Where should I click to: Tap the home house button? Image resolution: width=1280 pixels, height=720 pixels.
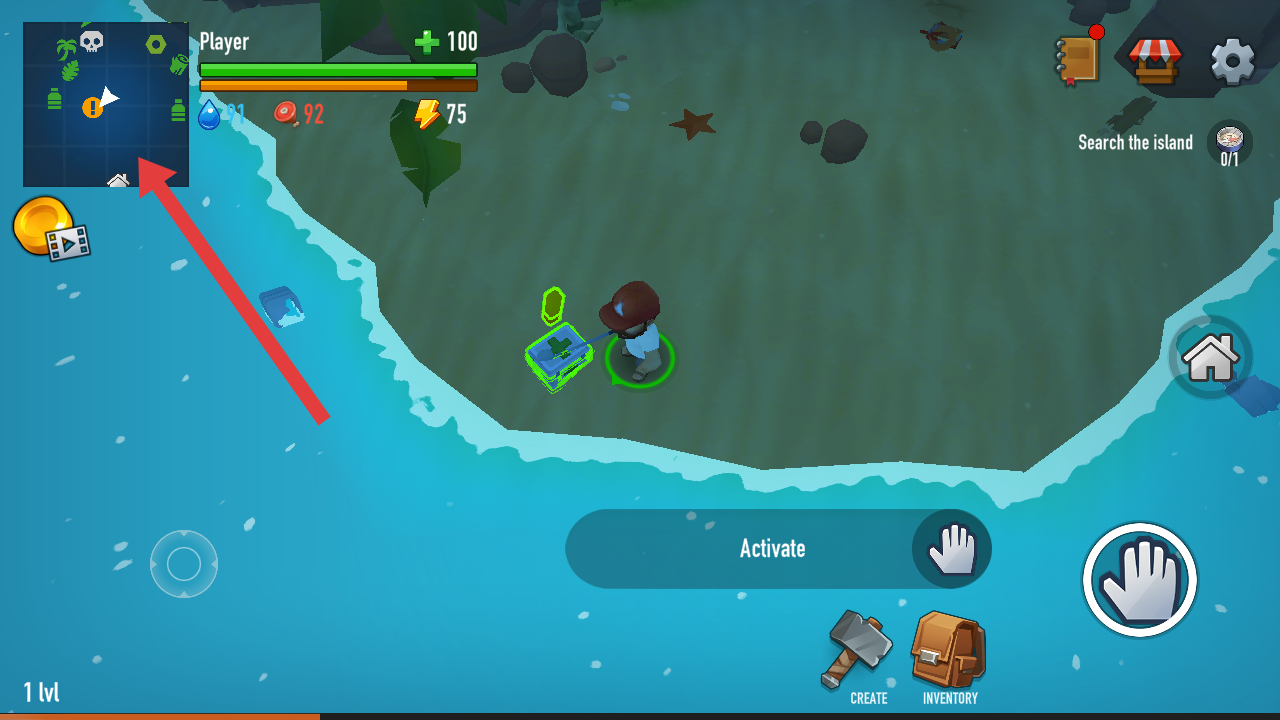click(1210, 357)
